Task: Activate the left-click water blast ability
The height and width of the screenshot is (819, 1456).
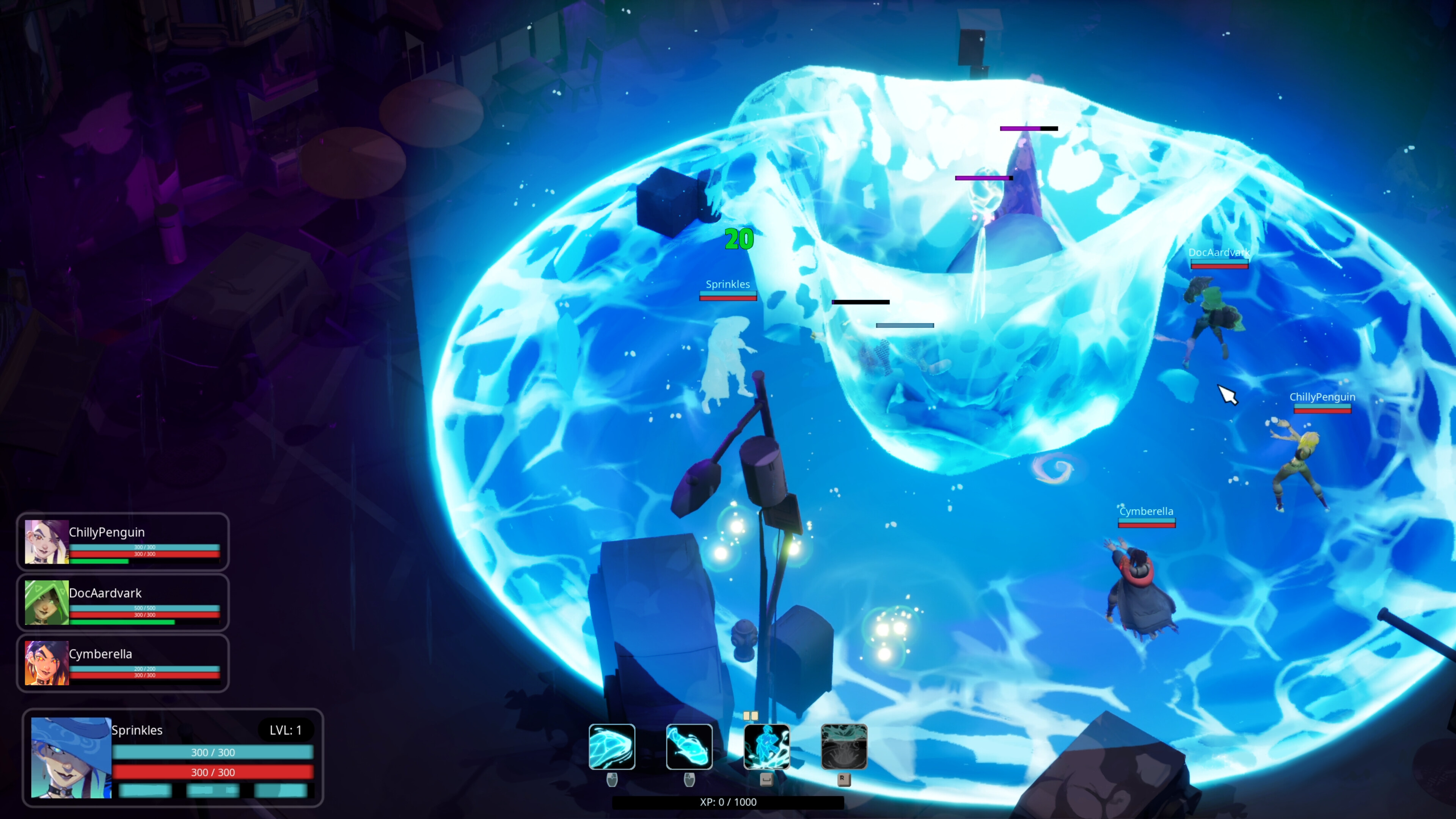Action: [x=611, y=747]
